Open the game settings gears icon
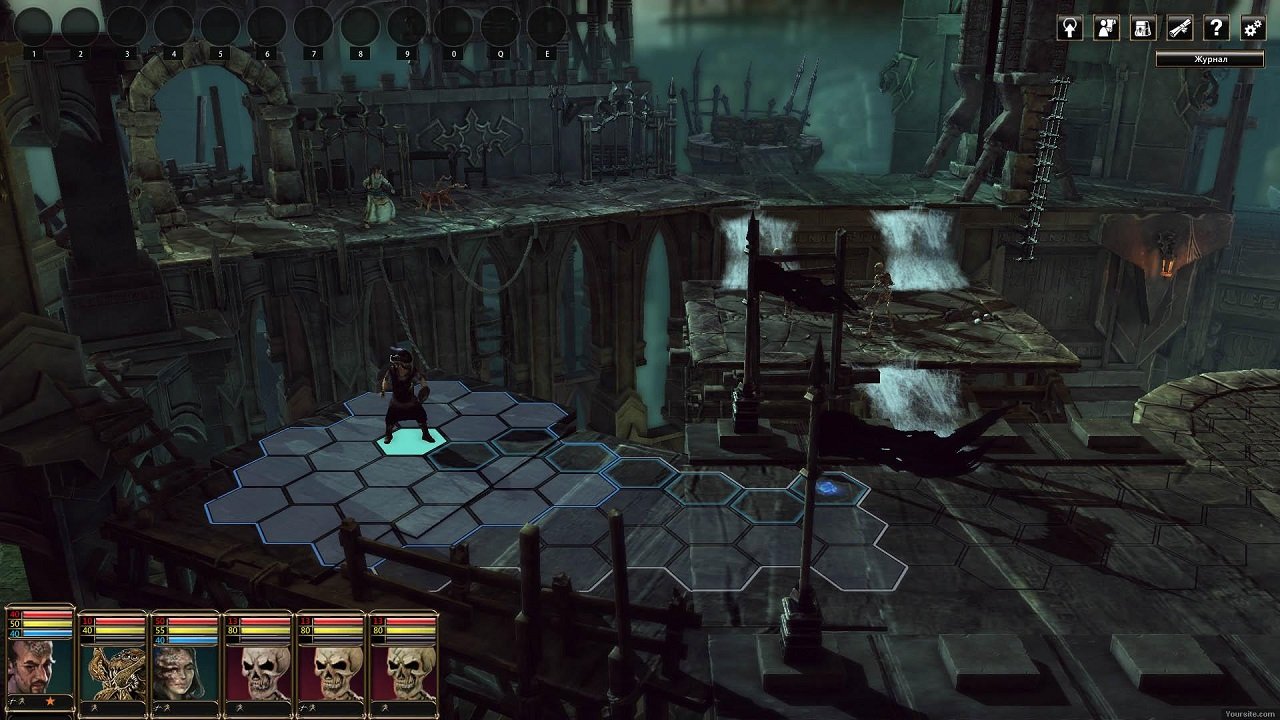 (x=1251, y=29)
